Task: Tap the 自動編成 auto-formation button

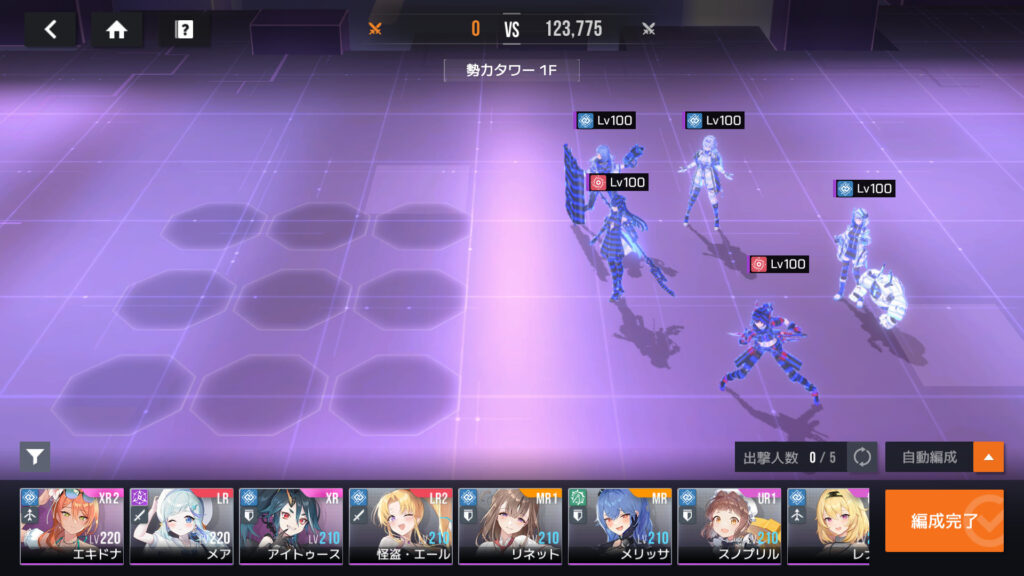Action: (929, 457)
